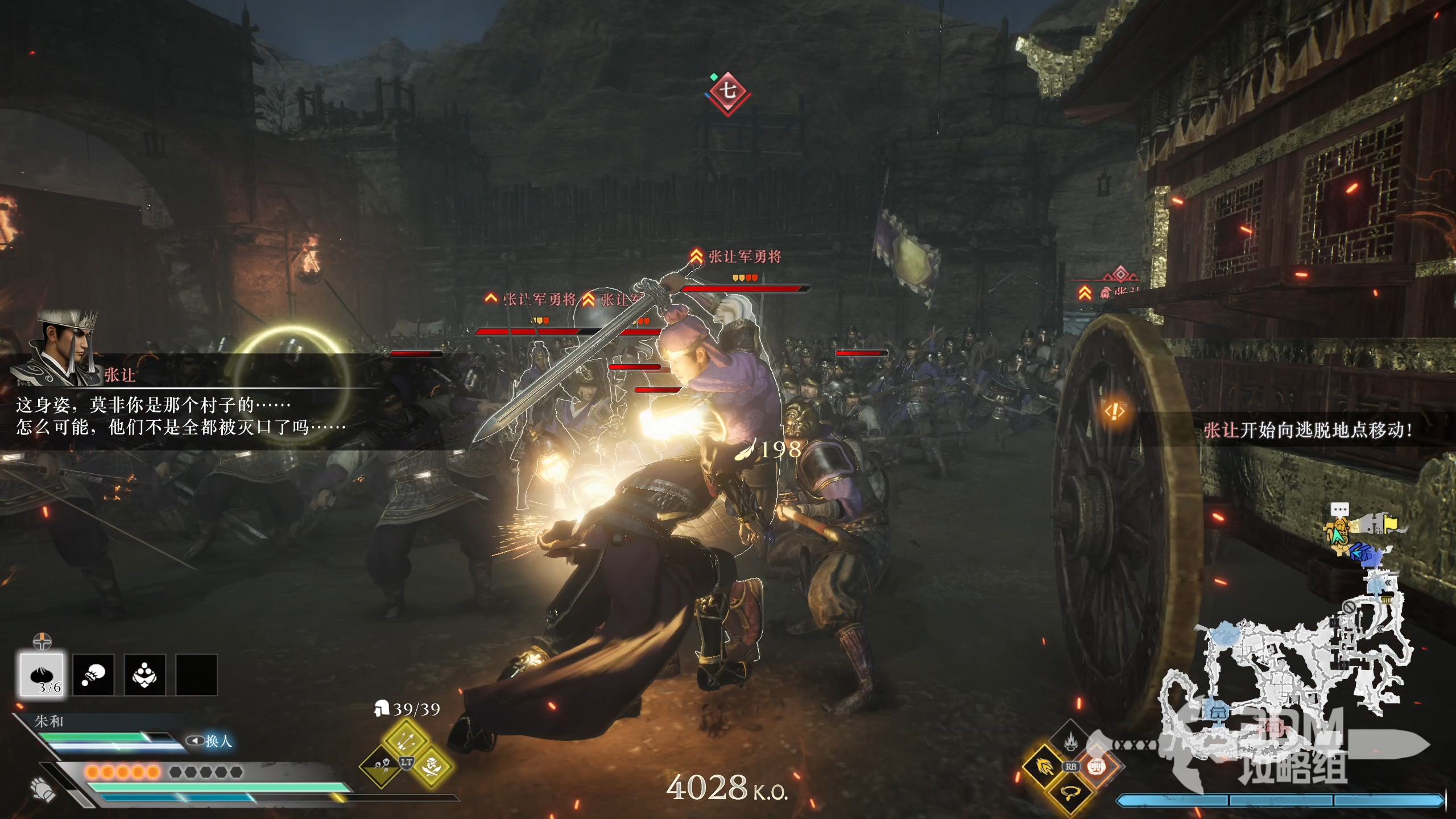The height and width of the screenshot is (819, 1456).
Task: Click the yellow flag marker on minimap
Action: point(1391,523)
